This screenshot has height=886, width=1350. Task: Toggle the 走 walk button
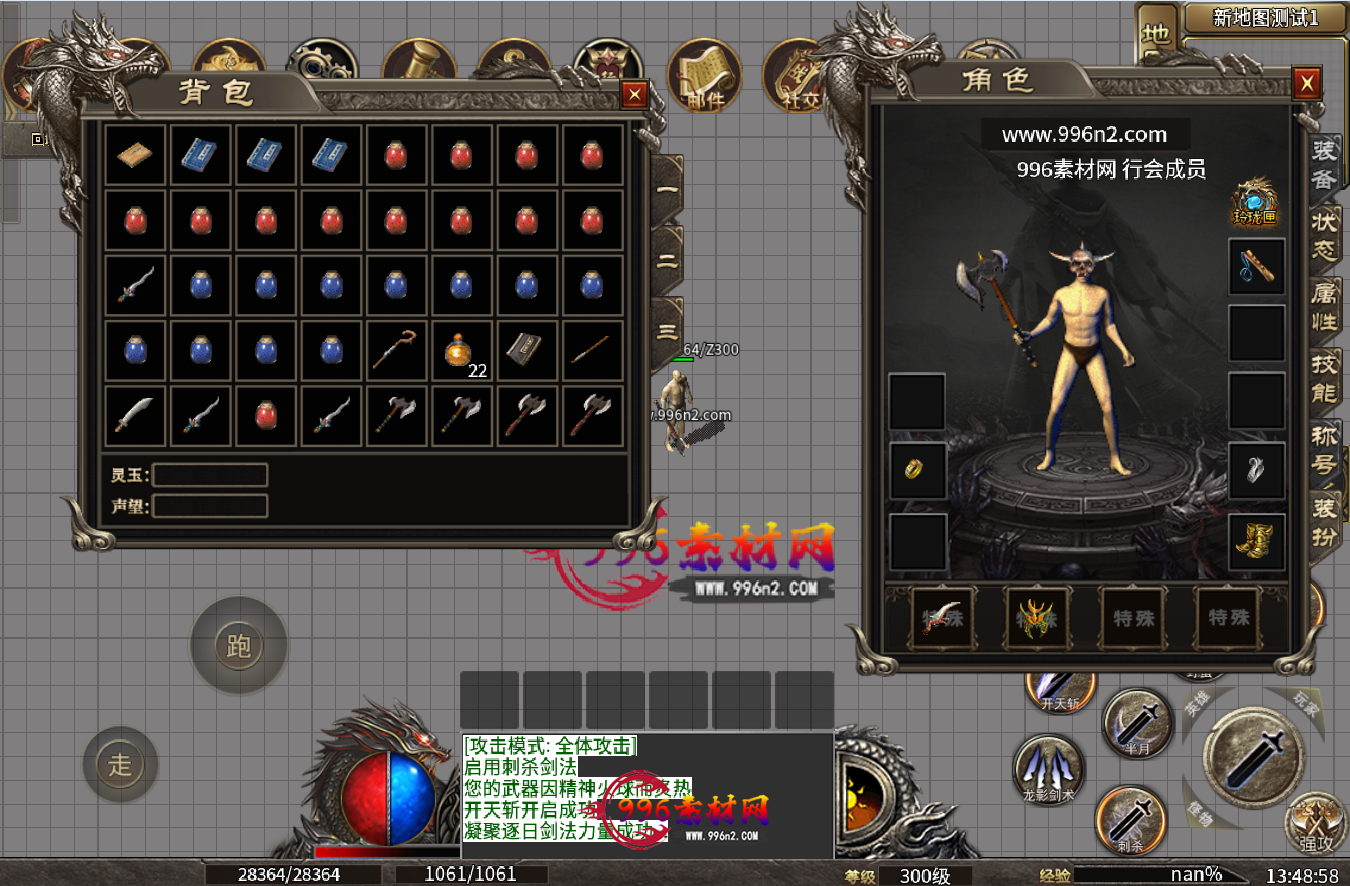(x=120, y=765)
